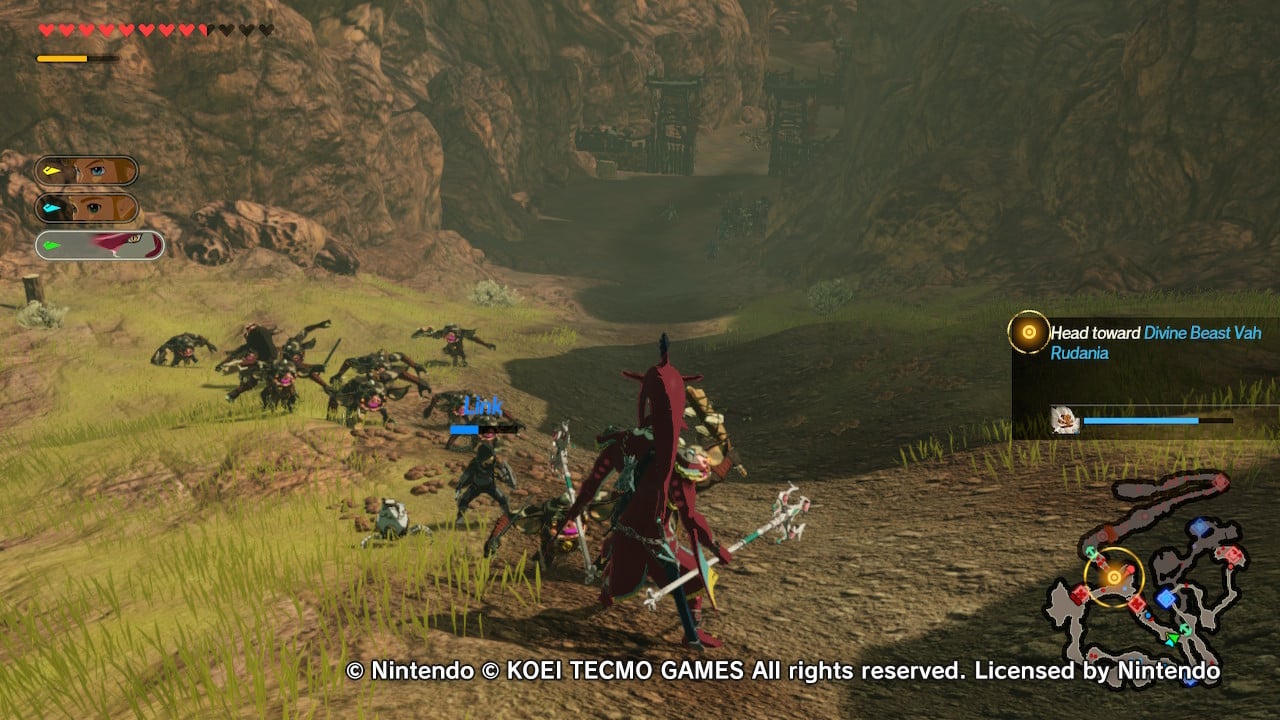Select the yellow-arrow ally portrait

point(88,170)
